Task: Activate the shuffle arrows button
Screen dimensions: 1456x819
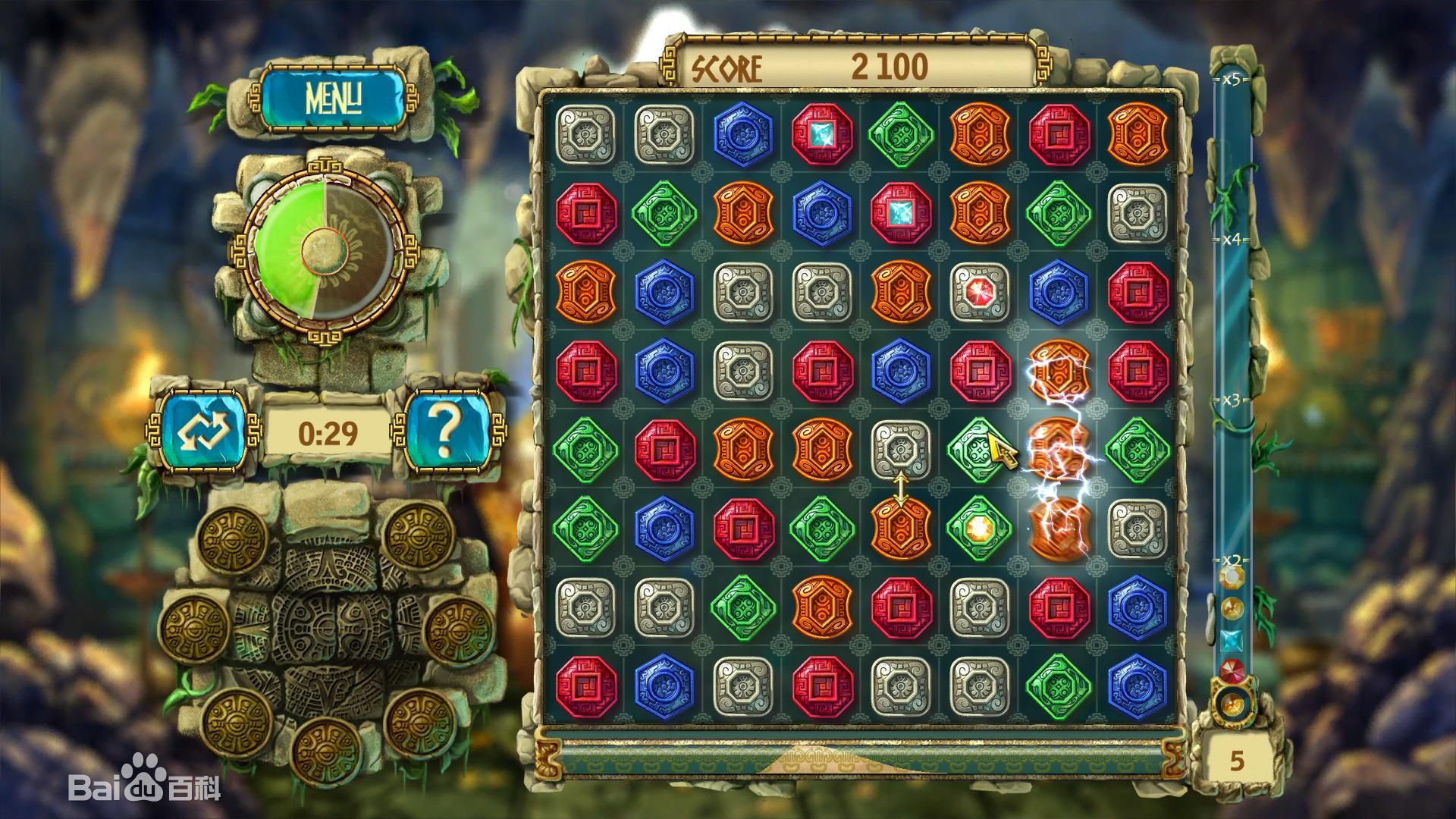Action: pos(203,431)
